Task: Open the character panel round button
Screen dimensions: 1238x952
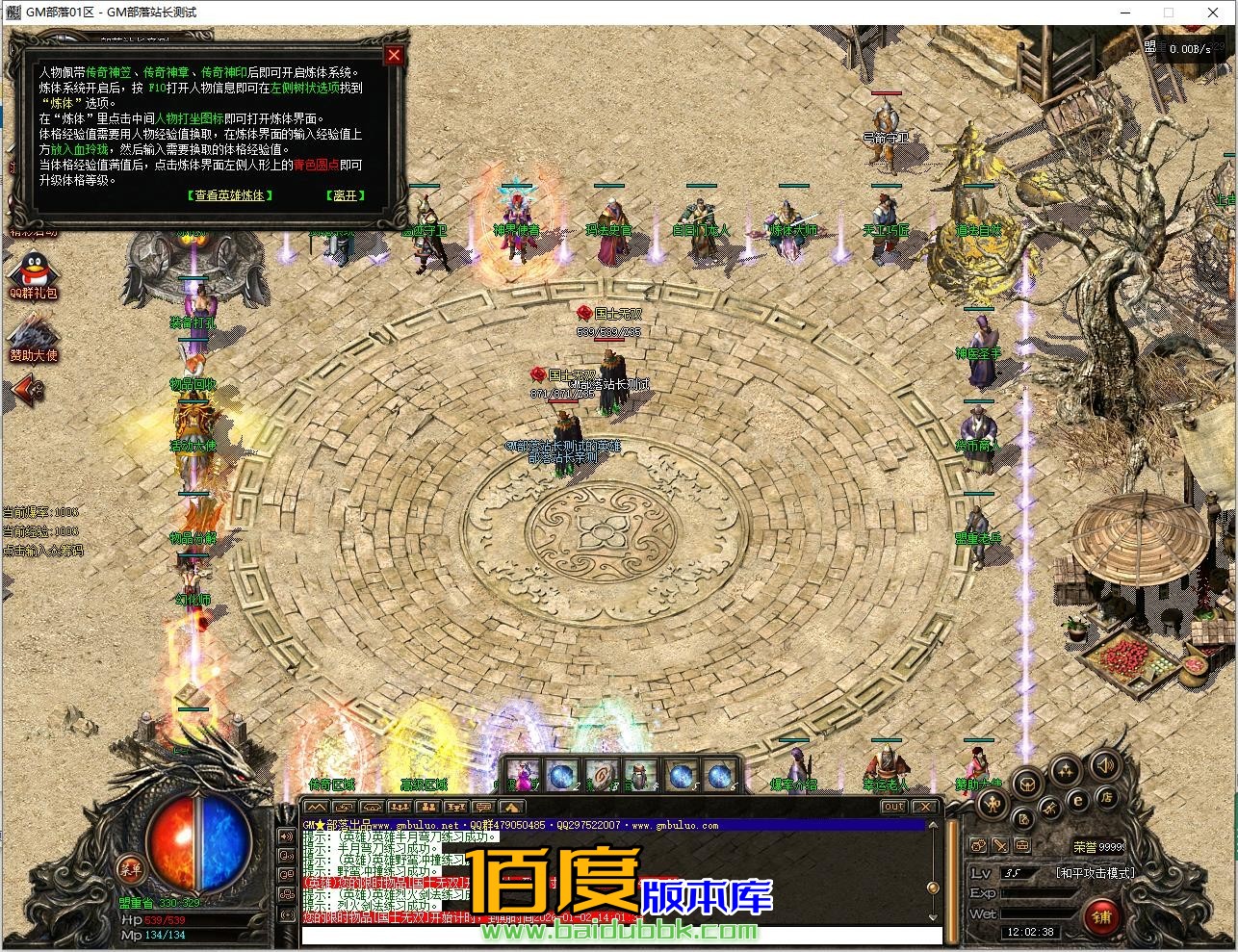Action: click(x=994, y=804)
